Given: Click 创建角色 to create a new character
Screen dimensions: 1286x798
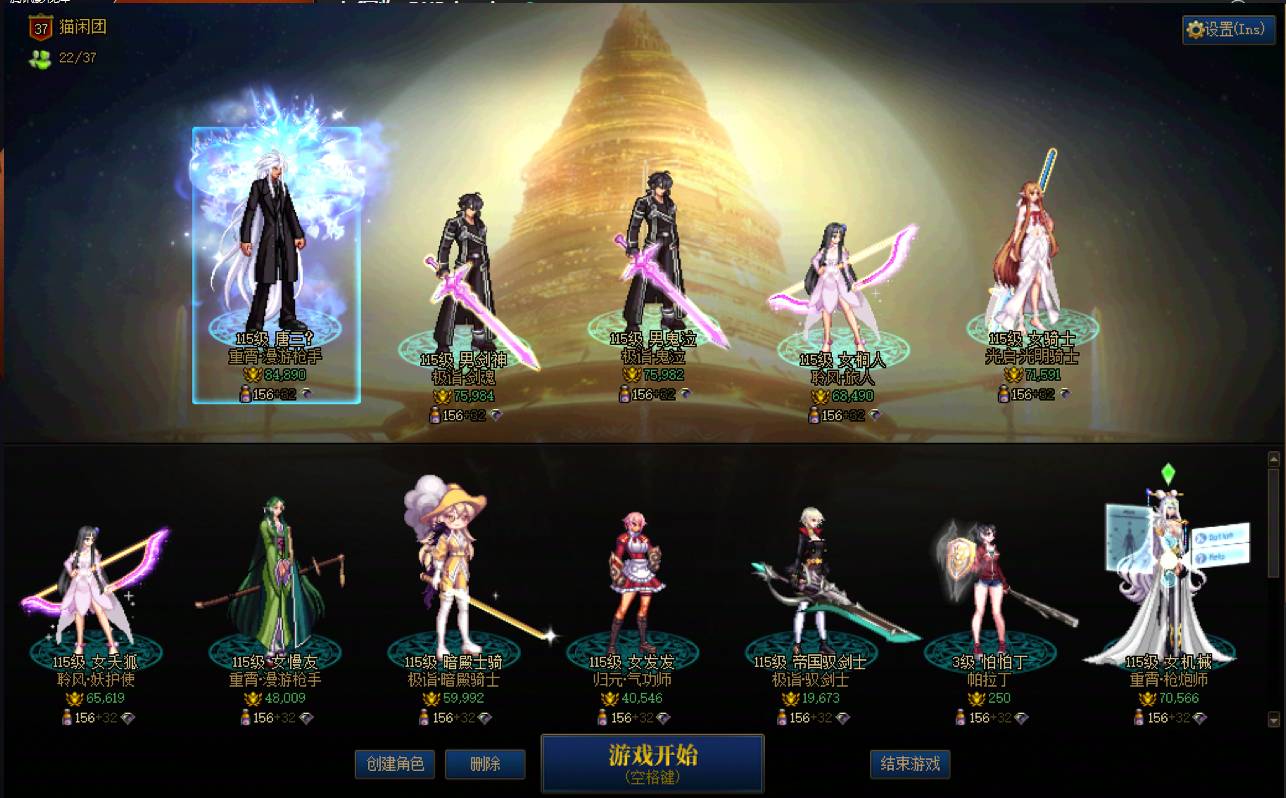Looking at the screenshot, I should click(x=395, y=763).
